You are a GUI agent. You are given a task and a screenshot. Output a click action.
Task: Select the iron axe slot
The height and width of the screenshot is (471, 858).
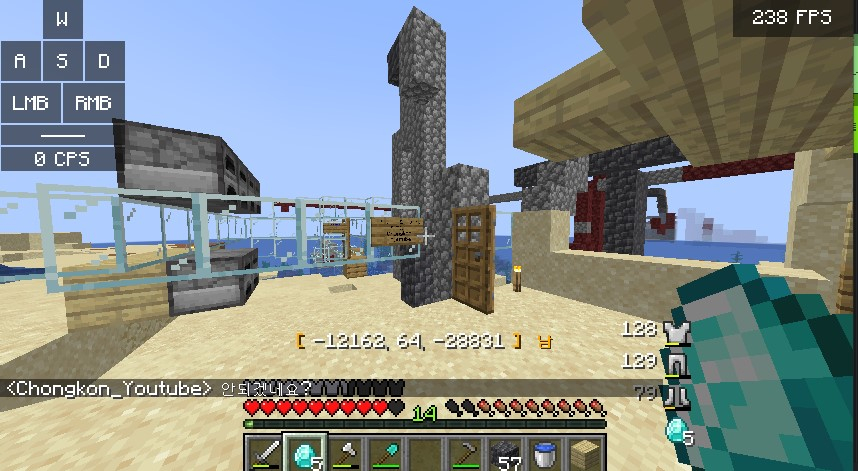tap(345, 456)
